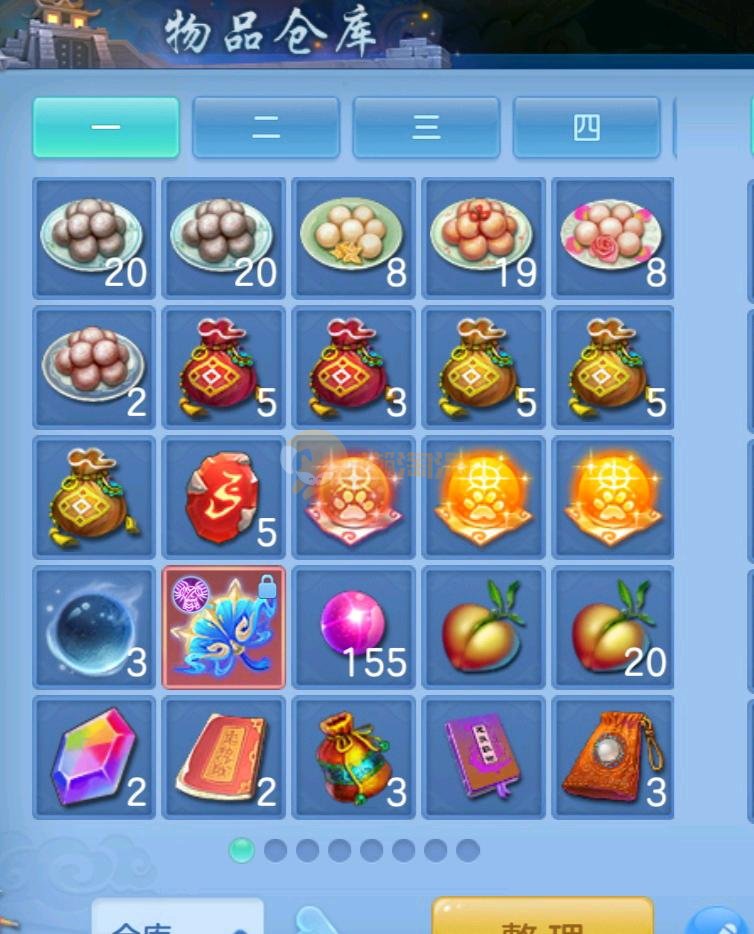Select the red book item
754x934 pixels.
click(224, 757)
